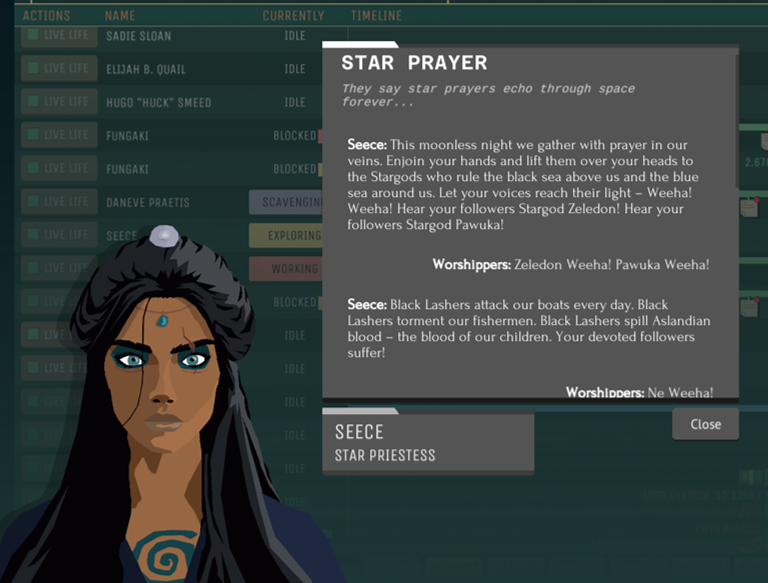Start Live Life for Daneve Praetis
768x583 pixels.
(x=59, y=202)
